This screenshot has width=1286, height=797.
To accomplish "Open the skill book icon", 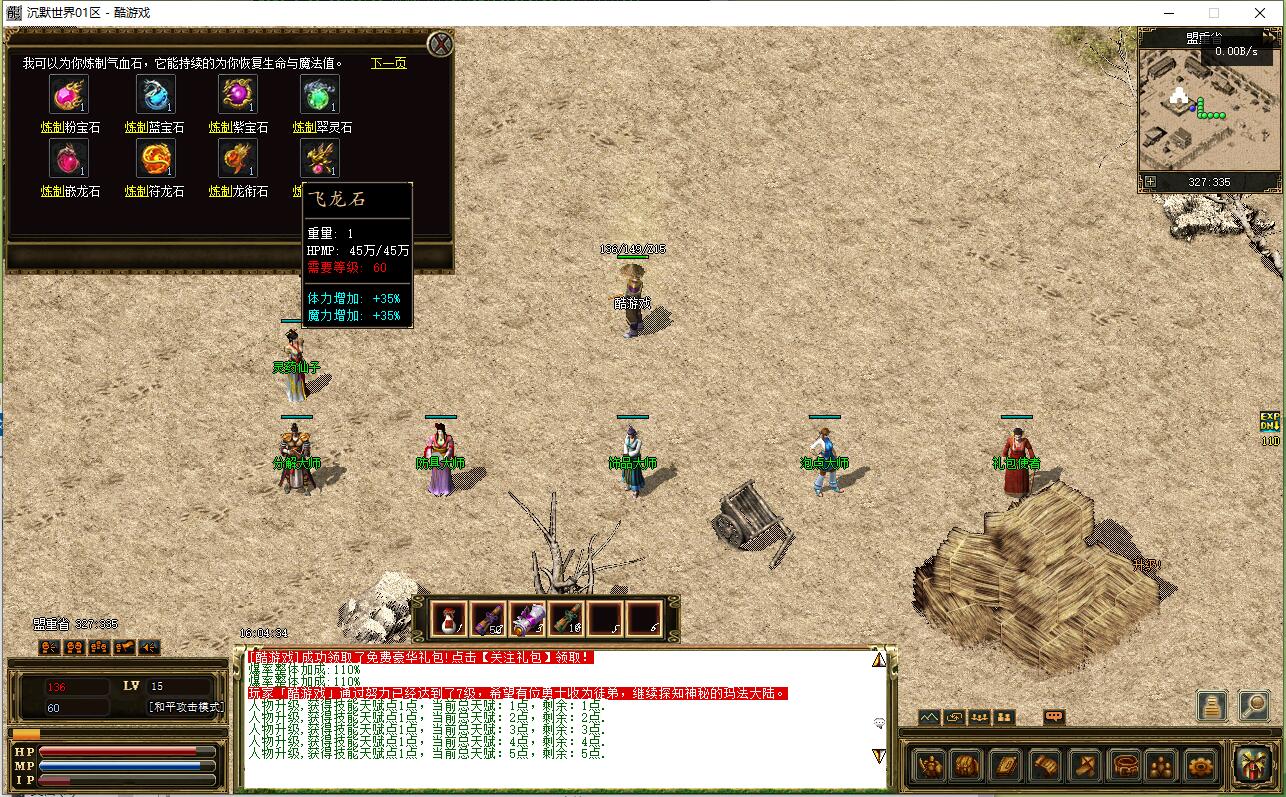I will [1005, 766].
